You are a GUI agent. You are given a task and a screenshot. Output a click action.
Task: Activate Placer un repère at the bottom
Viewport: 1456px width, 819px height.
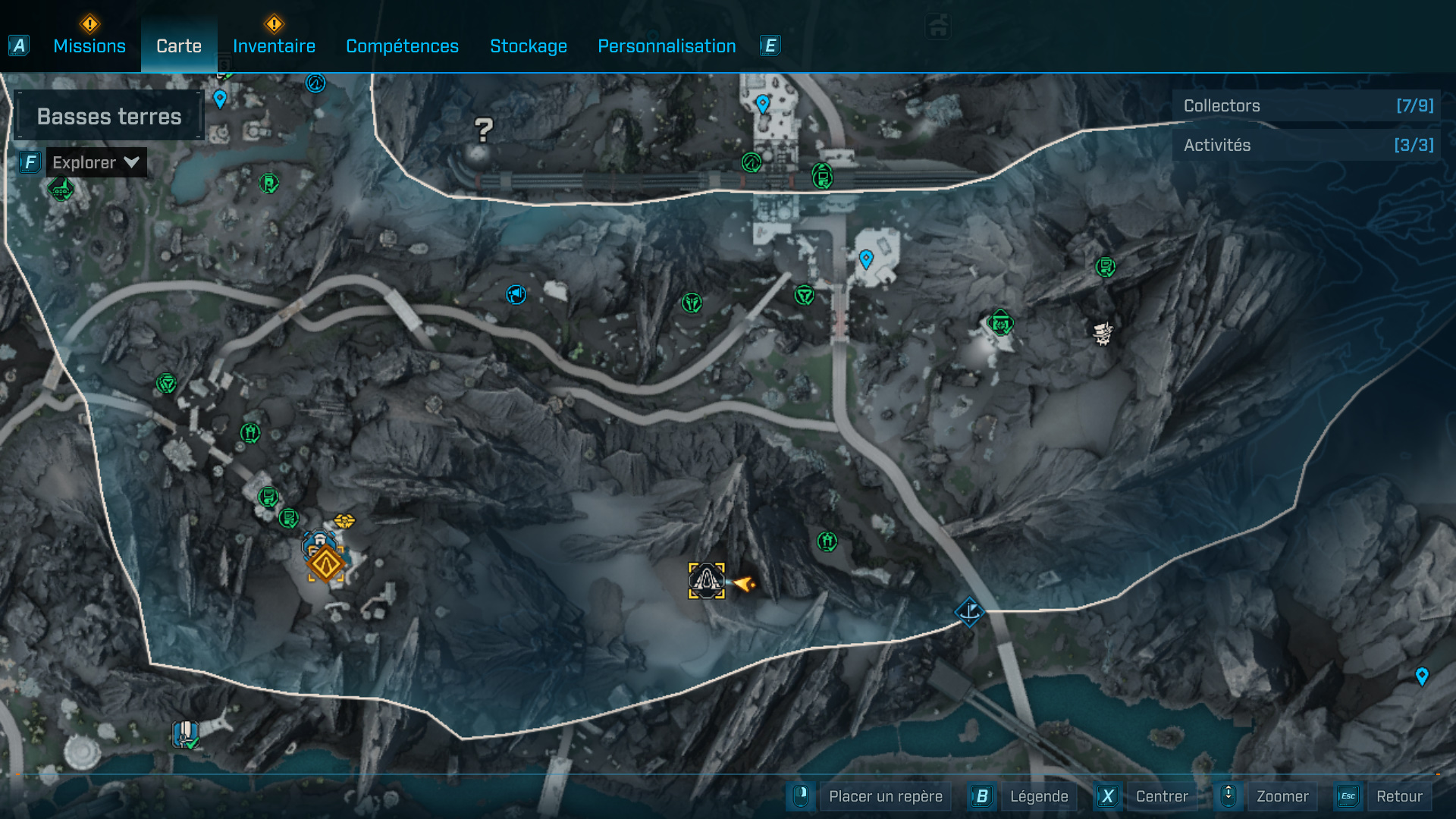[885, 796]
